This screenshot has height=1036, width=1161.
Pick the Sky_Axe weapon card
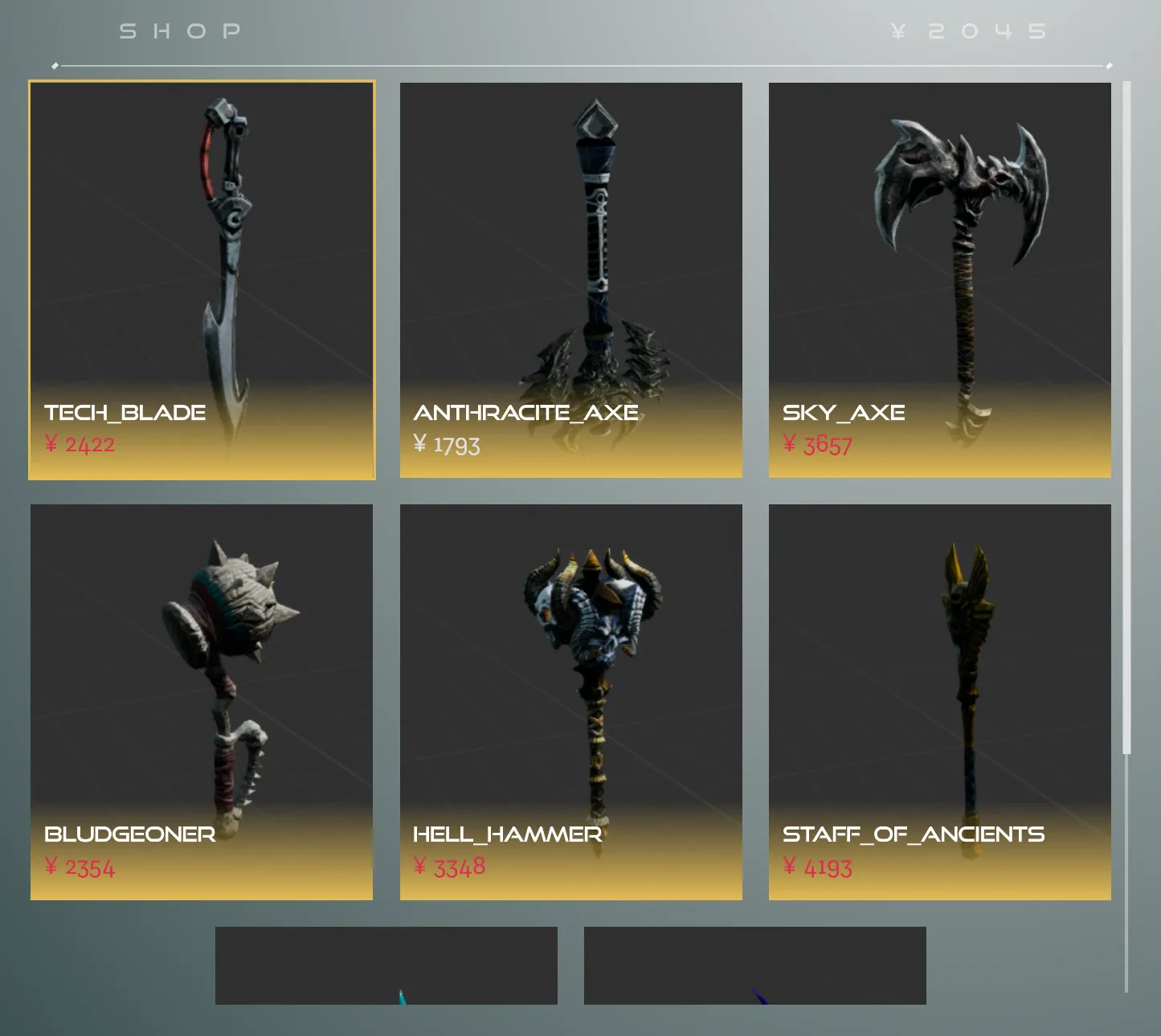pyautogui.click(x=939, y=280)
